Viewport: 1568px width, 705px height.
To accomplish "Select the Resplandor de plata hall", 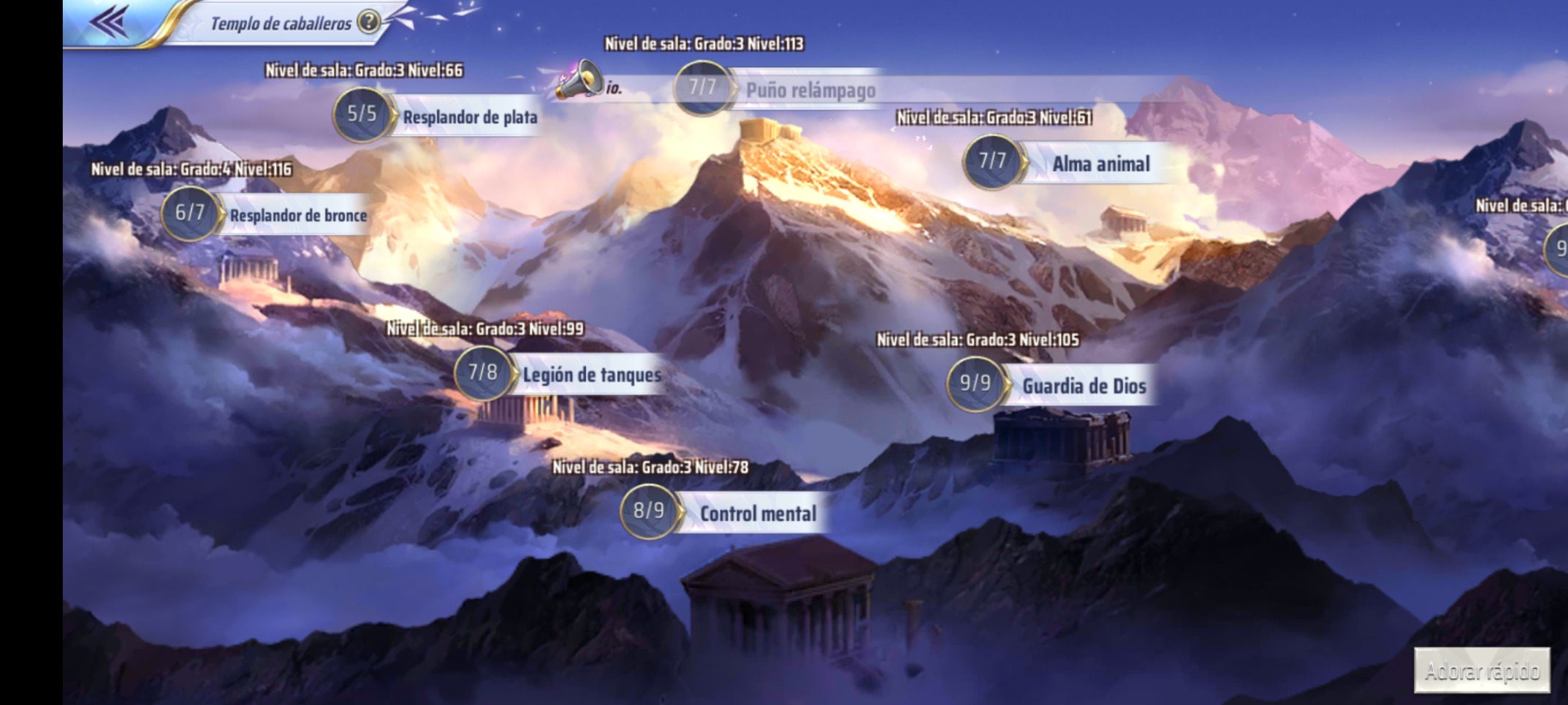I will tap(468, 117).
